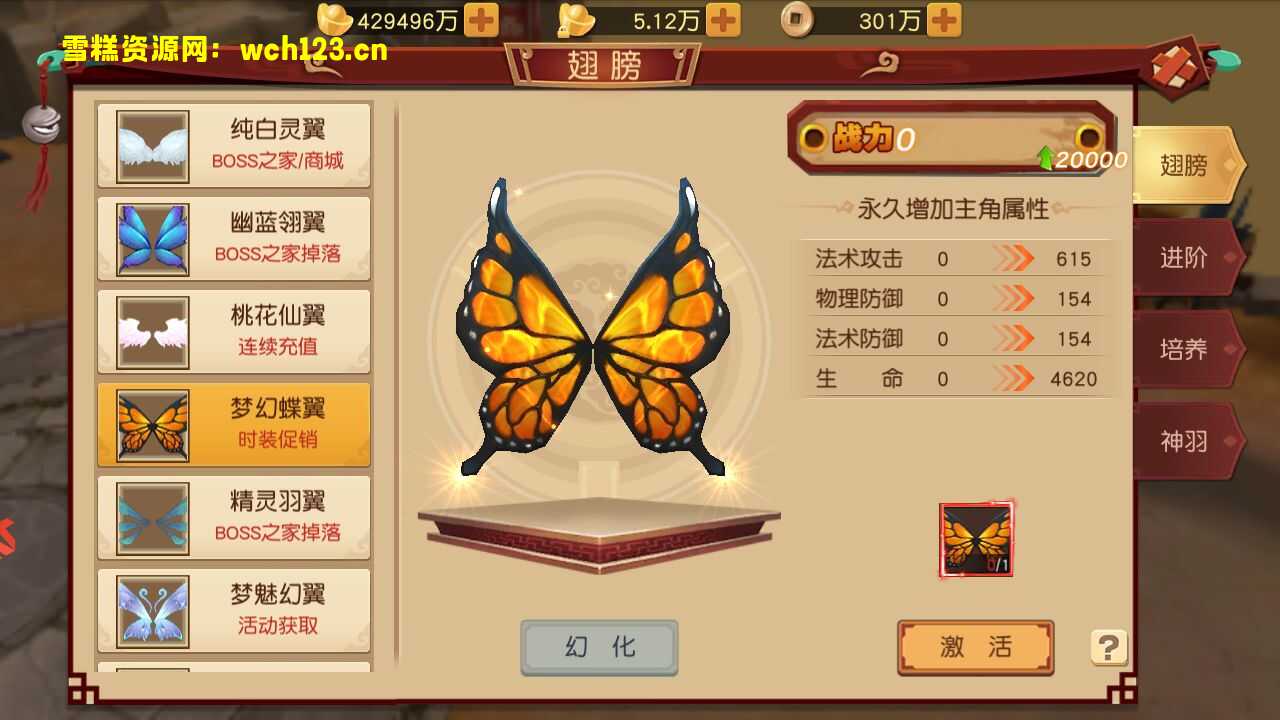Select the 梦魅幻翼 wing at the bottom
The height and width of the screenshot is (720, 1280).
pos(233,611)
